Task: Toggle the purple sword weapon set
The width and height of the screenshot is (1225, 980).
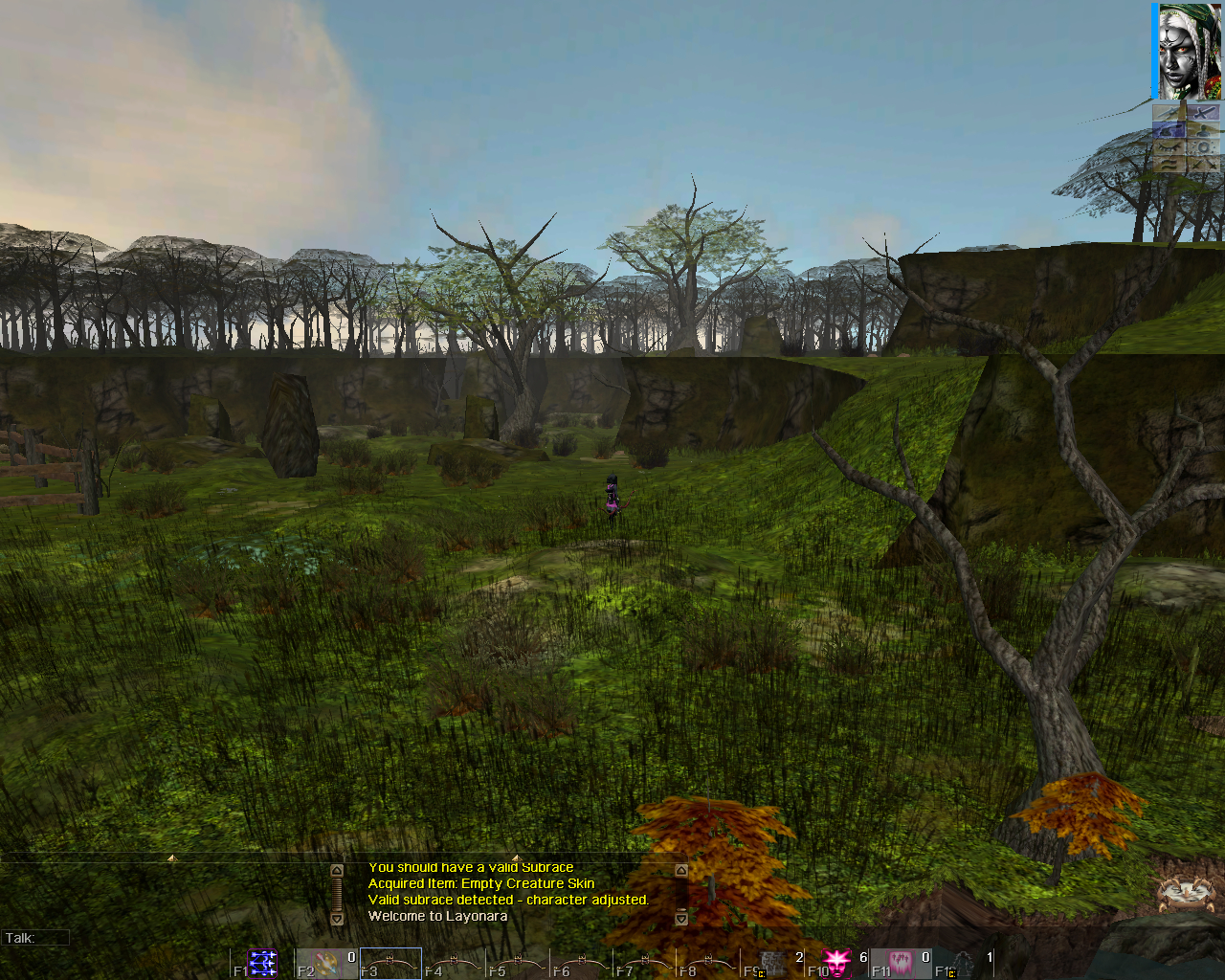Action: tap(1204, 113)
